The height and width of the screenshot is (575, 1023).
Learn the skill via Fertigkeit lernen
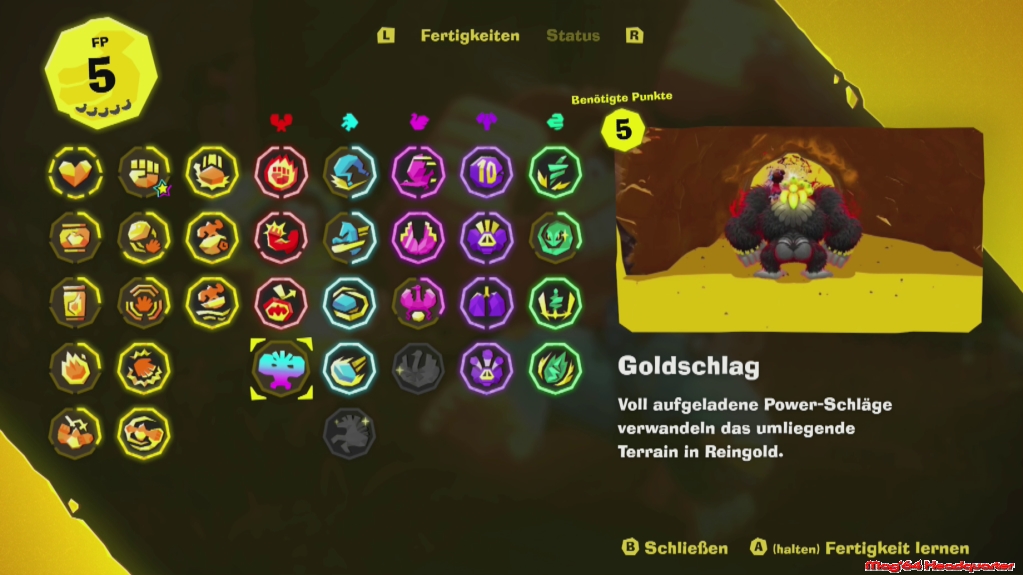859,548
